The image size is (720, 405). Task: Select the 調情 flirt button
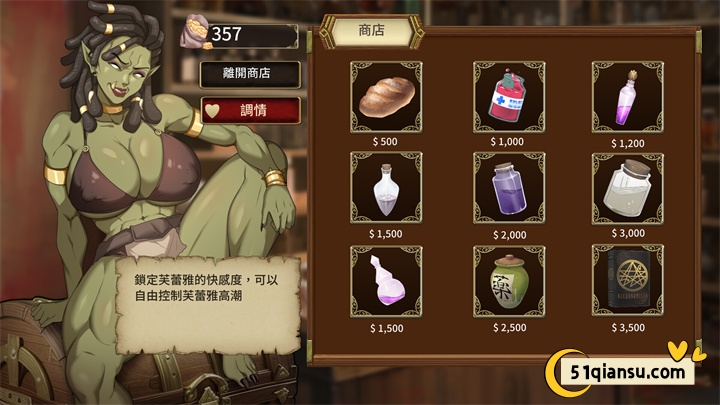[x=248, y=110]
